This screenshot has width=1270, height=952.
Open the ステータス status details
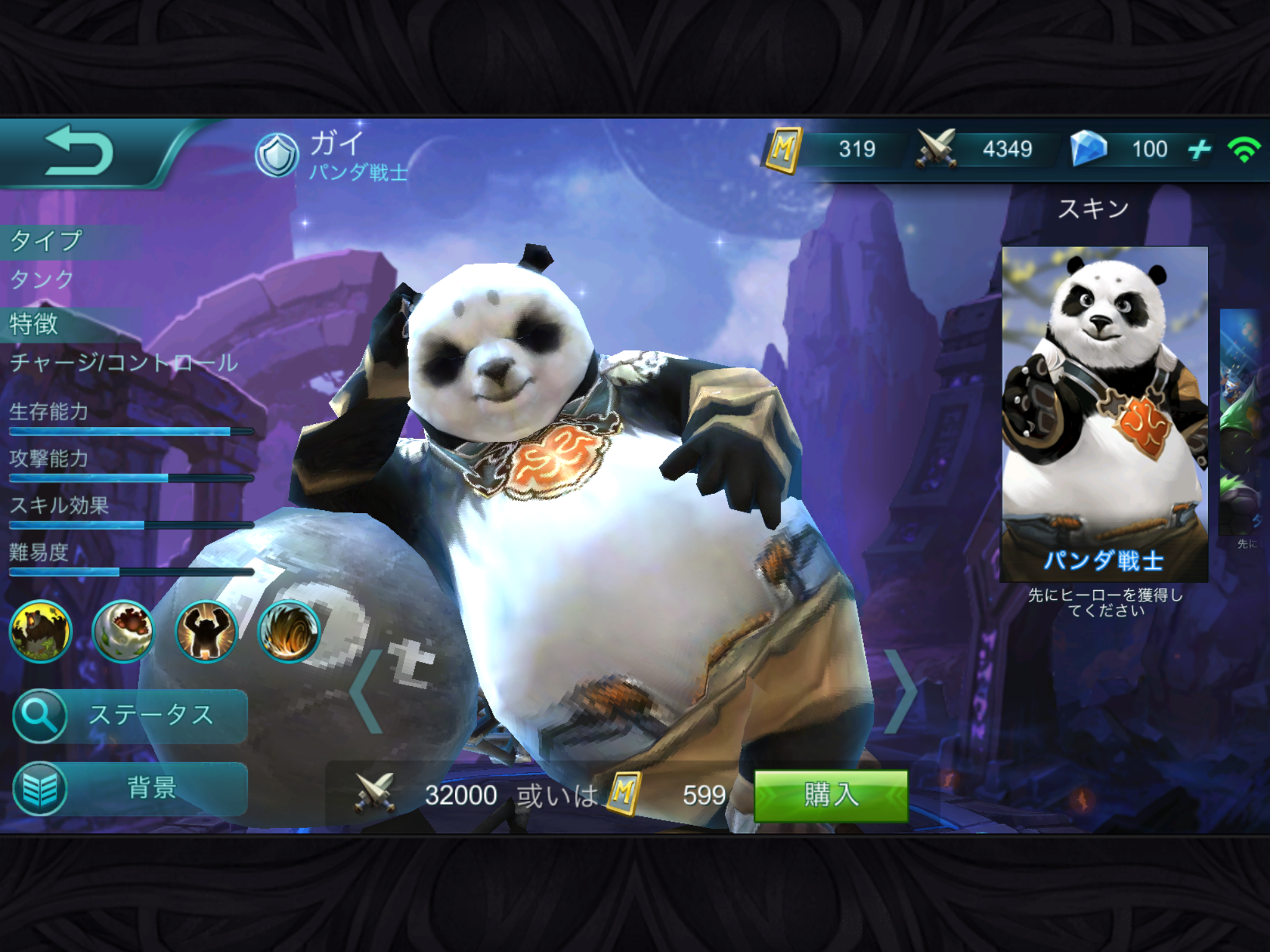point(131,716)
